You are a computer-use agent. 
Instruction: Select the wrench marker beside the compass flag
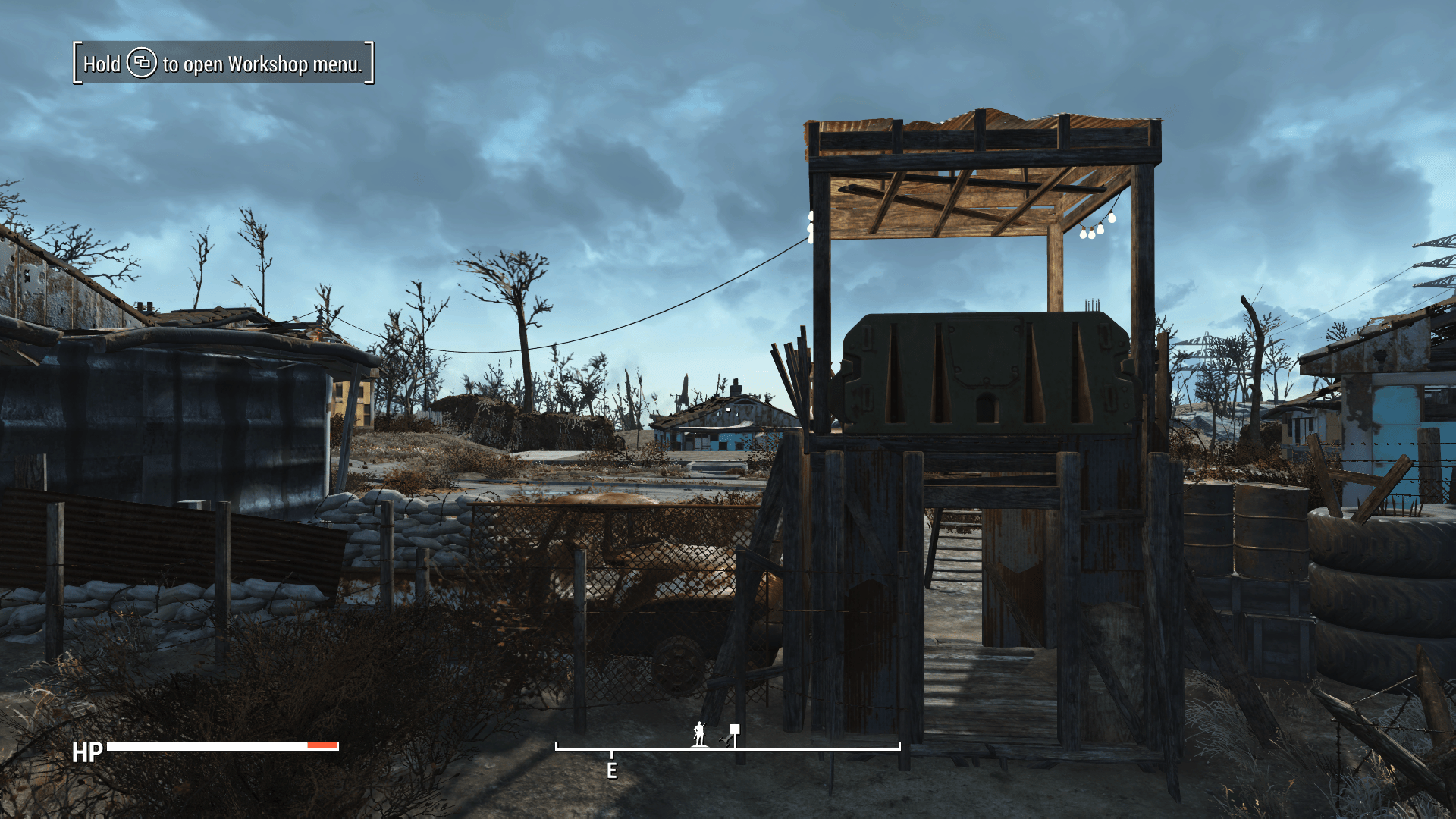tap(726, 742)
